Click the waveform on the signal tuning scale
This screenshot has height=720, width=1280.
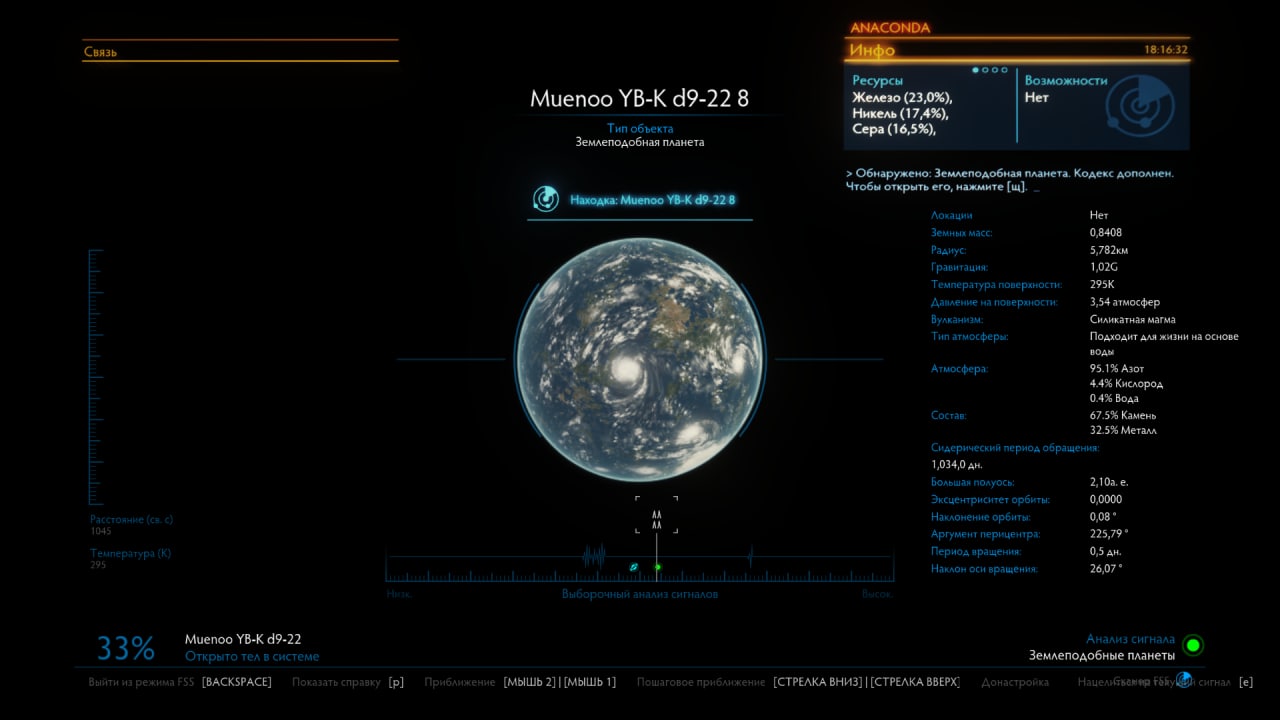[x=594, y=556]
